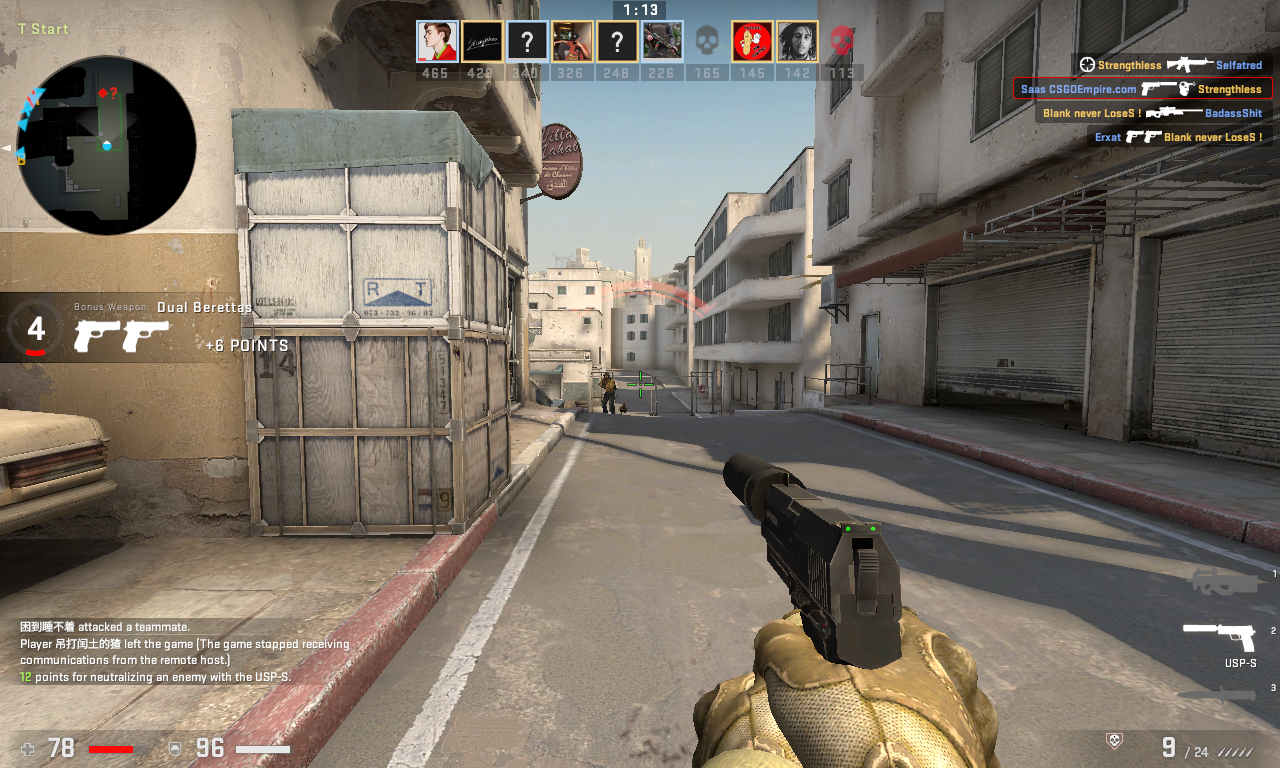The height and width of the screenshot is (768, 1280).
Task: Choose the knife slot in weapon list
Action: point(1216,694)
